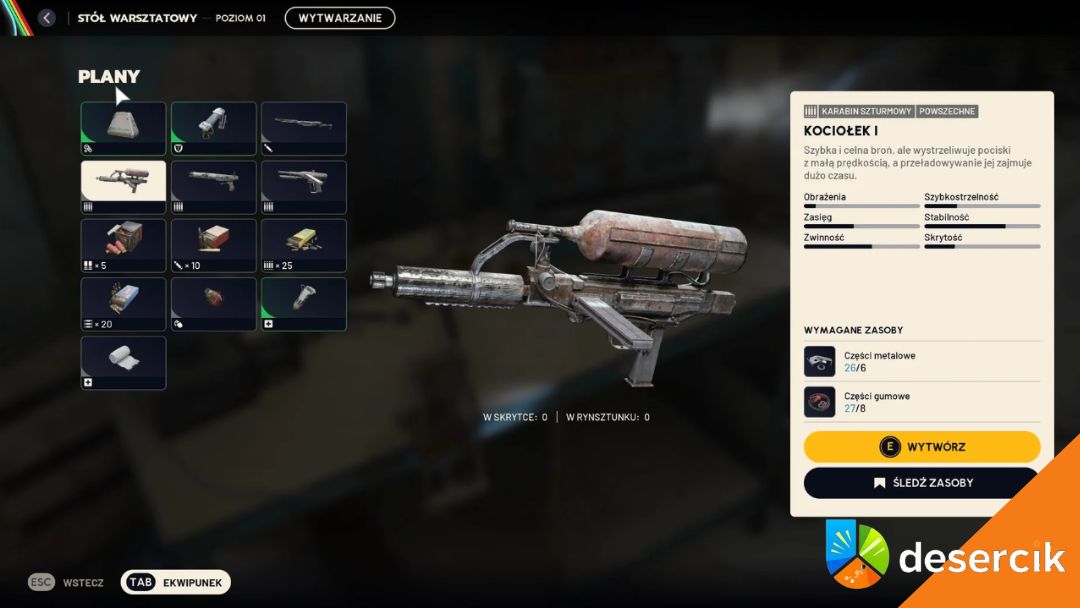The height and width of the screenshot is (608, 1080).
Task: Track resources with Śledź Zasoby
Action: (922, 483)
